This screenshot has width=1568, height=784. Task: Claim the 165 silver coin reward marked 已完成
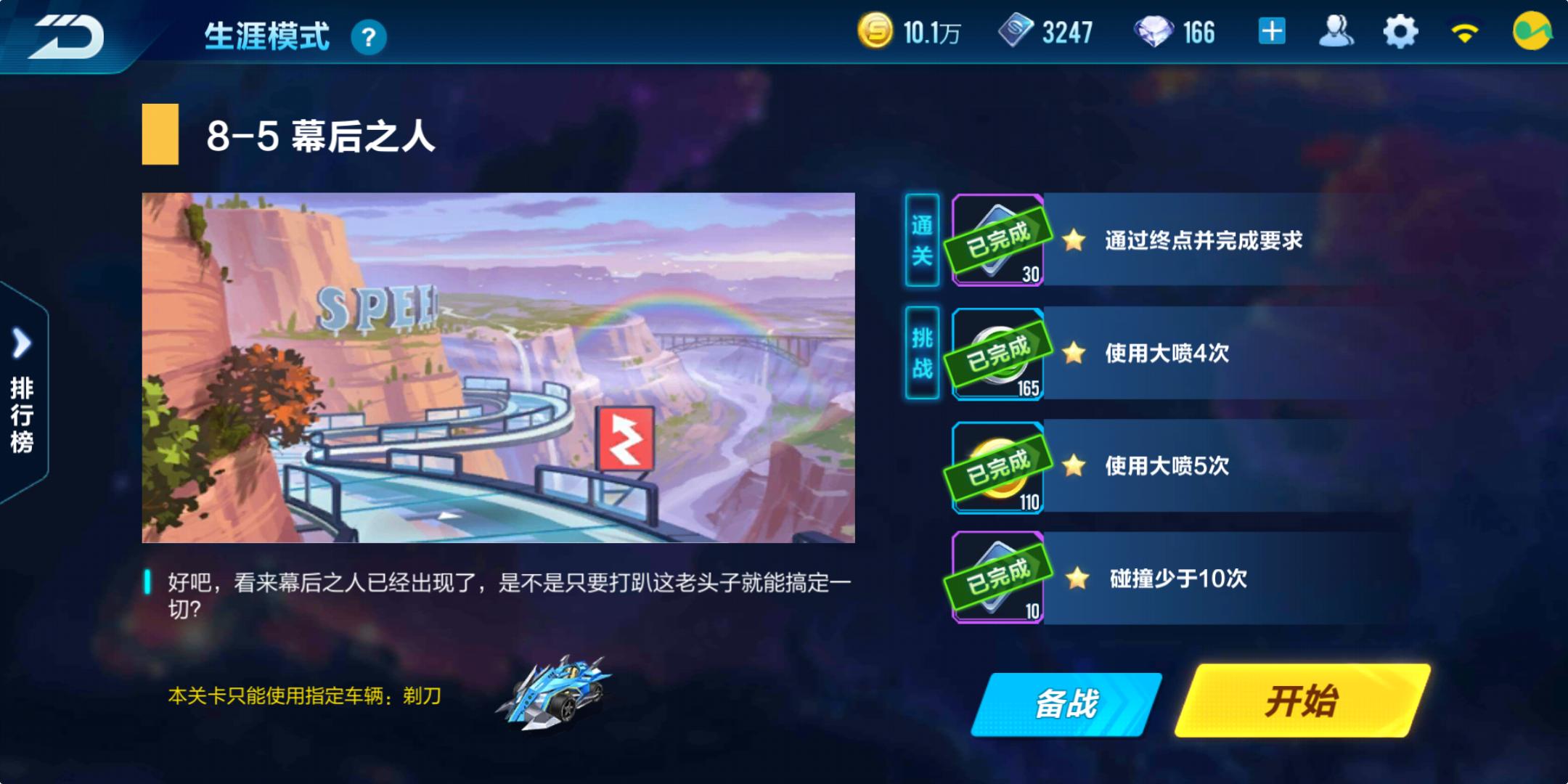click(996, 354)
